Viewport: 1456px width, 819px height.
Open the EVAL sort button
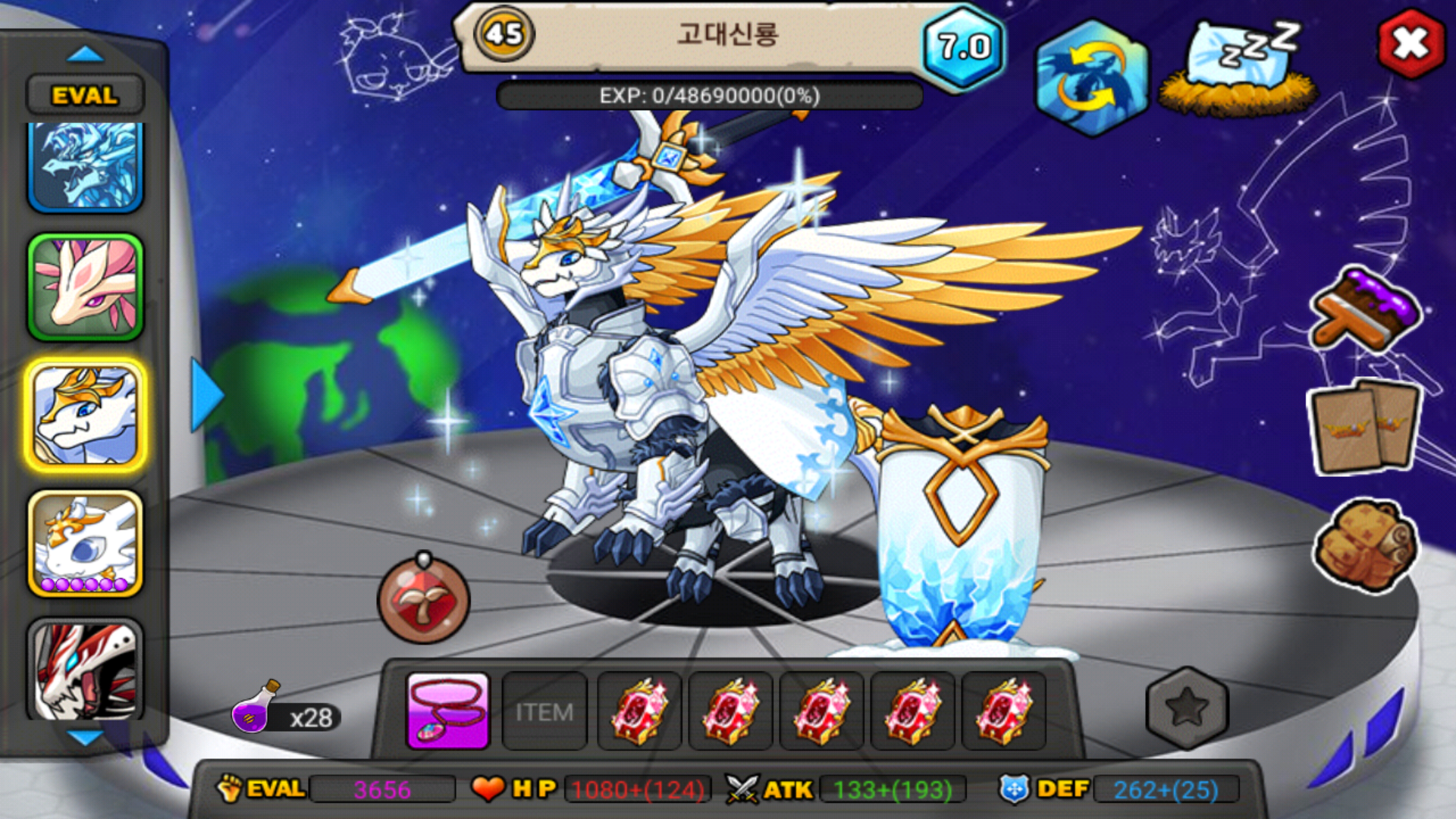pyautogui.click(x=85, y=96)
